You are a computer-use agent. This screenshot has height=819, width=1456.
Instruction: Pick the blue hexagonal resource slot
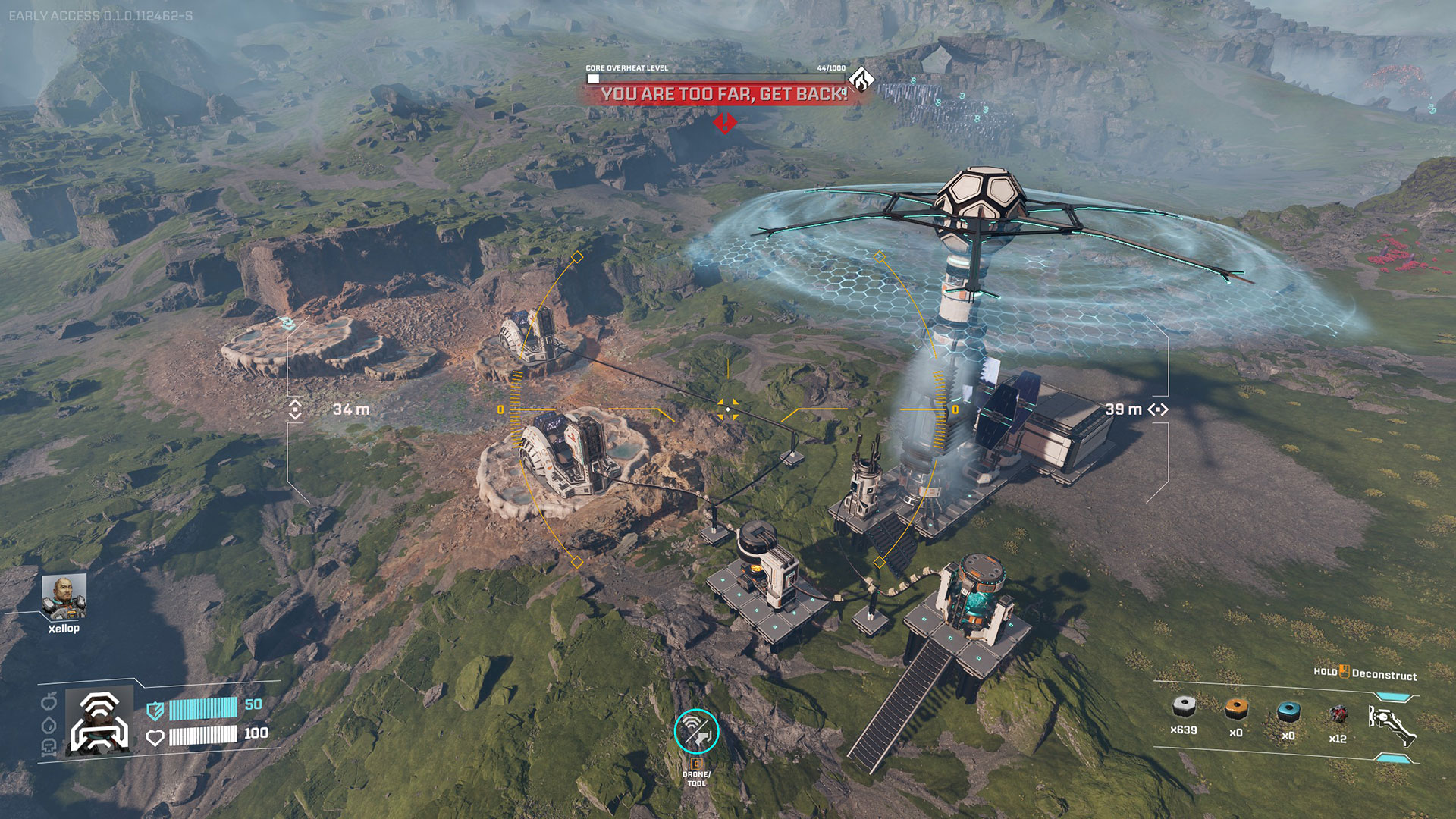[1288, 711]
